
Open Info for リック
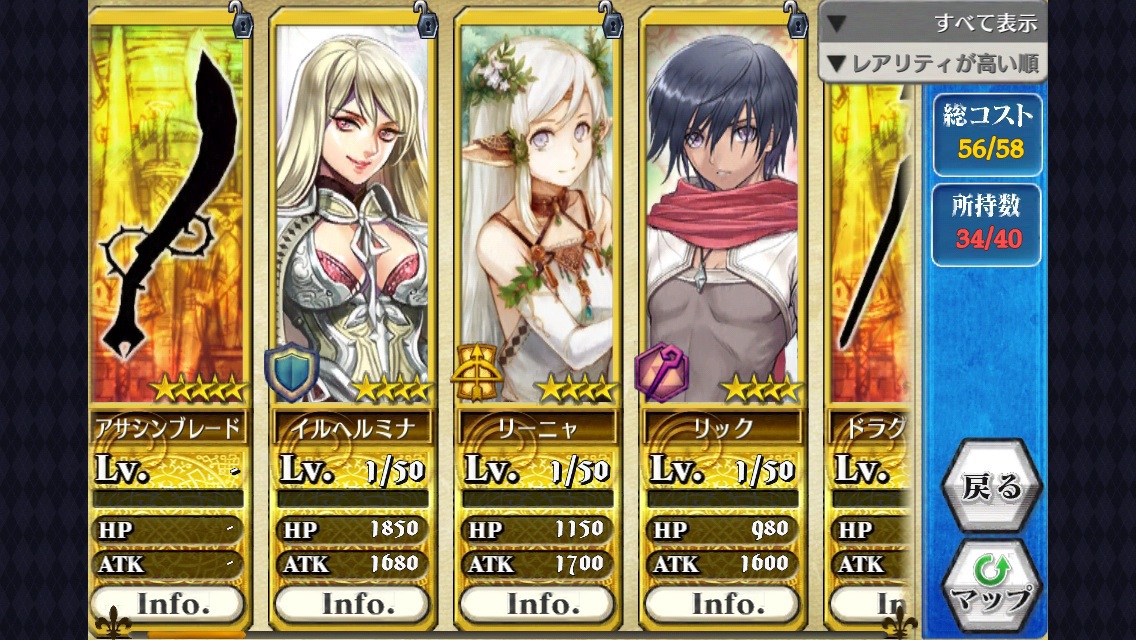click(721, 604)
